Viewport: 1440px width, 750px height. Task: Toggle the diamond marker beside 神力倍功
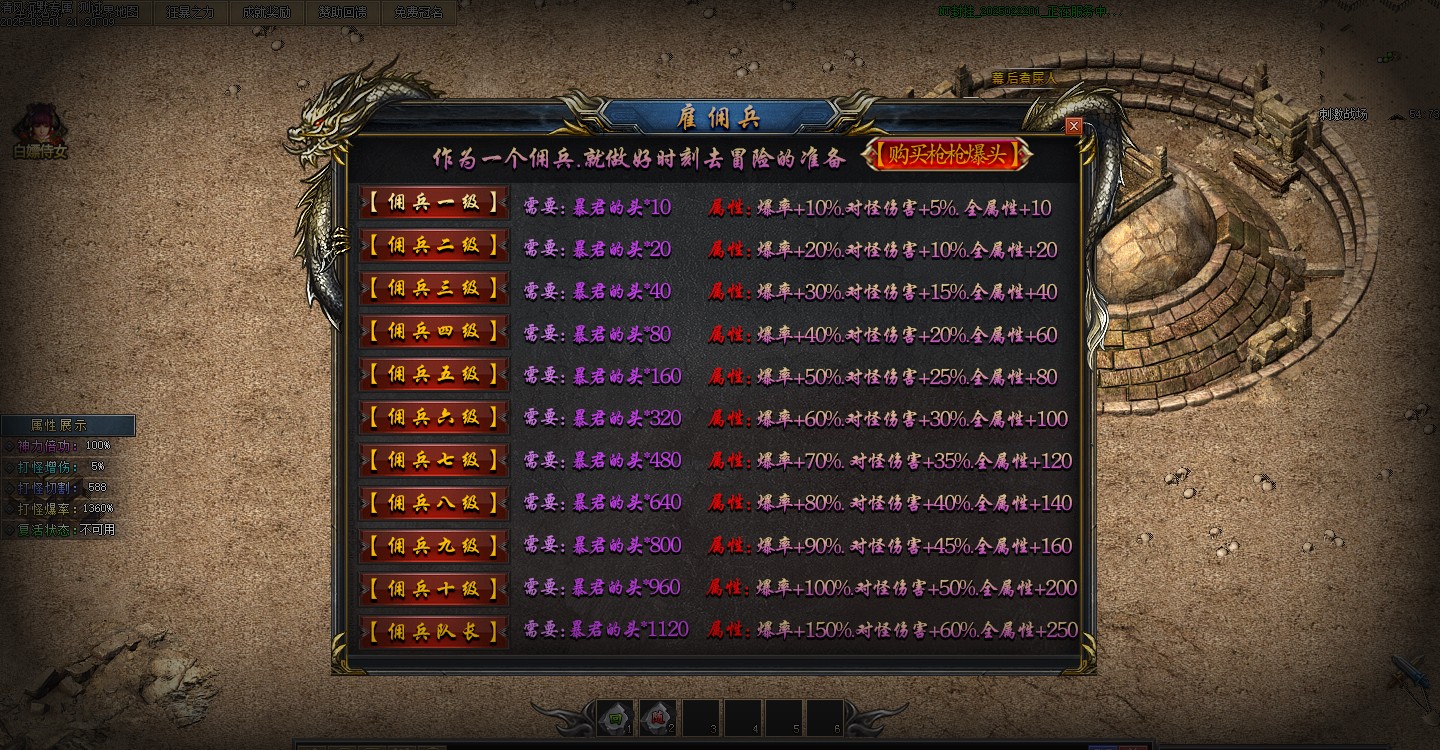[x=9, y=446]
